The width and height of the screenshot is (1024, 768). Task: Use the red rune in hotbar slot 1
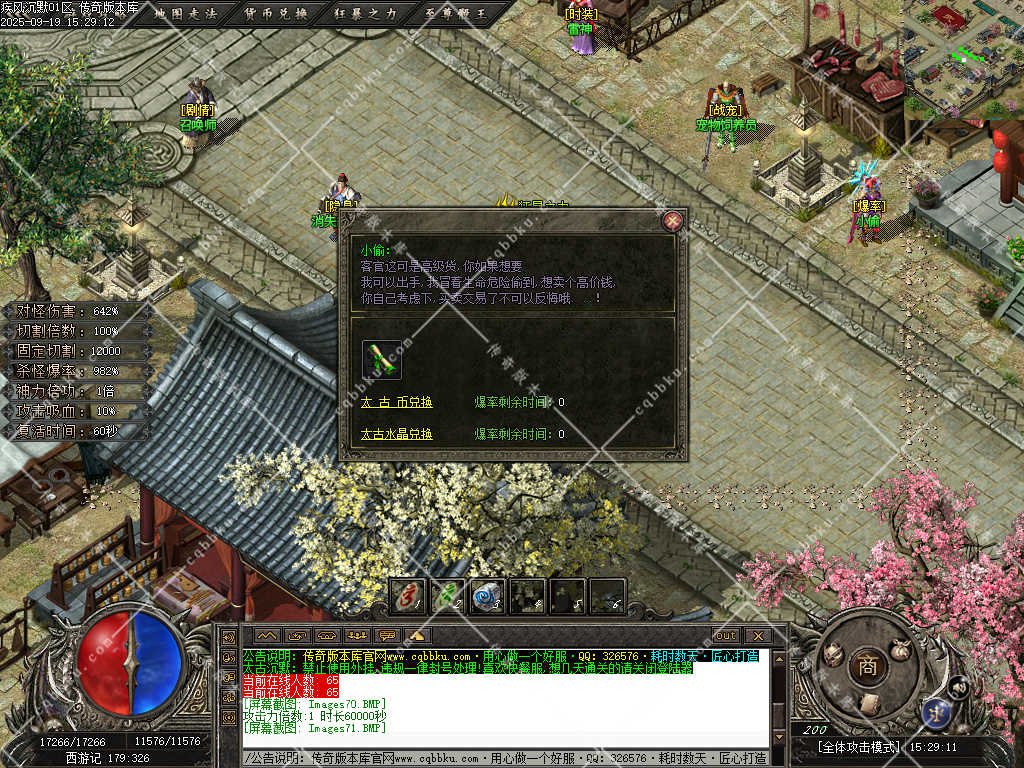(407, 596)
